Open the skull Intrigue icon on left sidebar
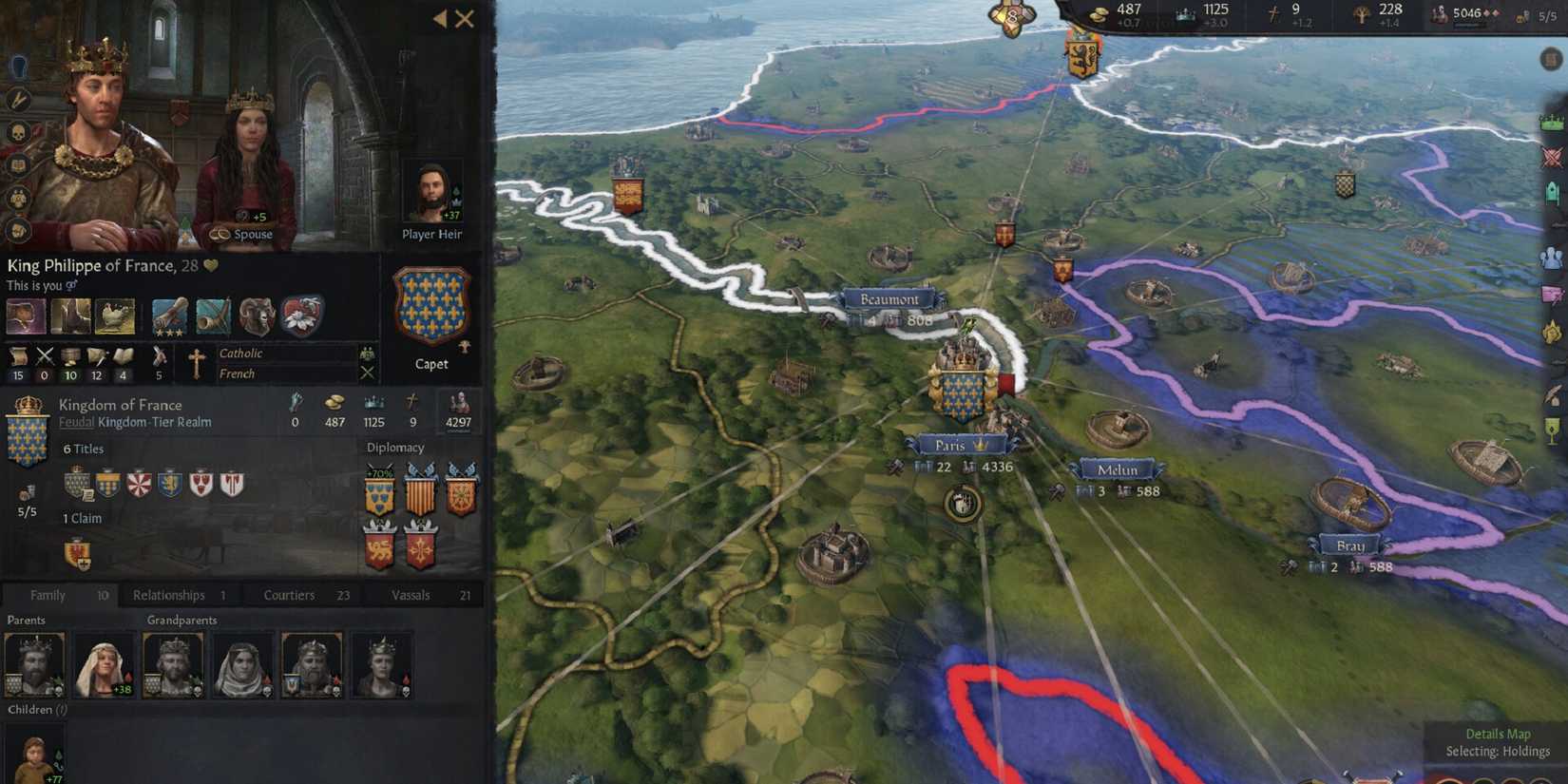 [x=16, y=132]
